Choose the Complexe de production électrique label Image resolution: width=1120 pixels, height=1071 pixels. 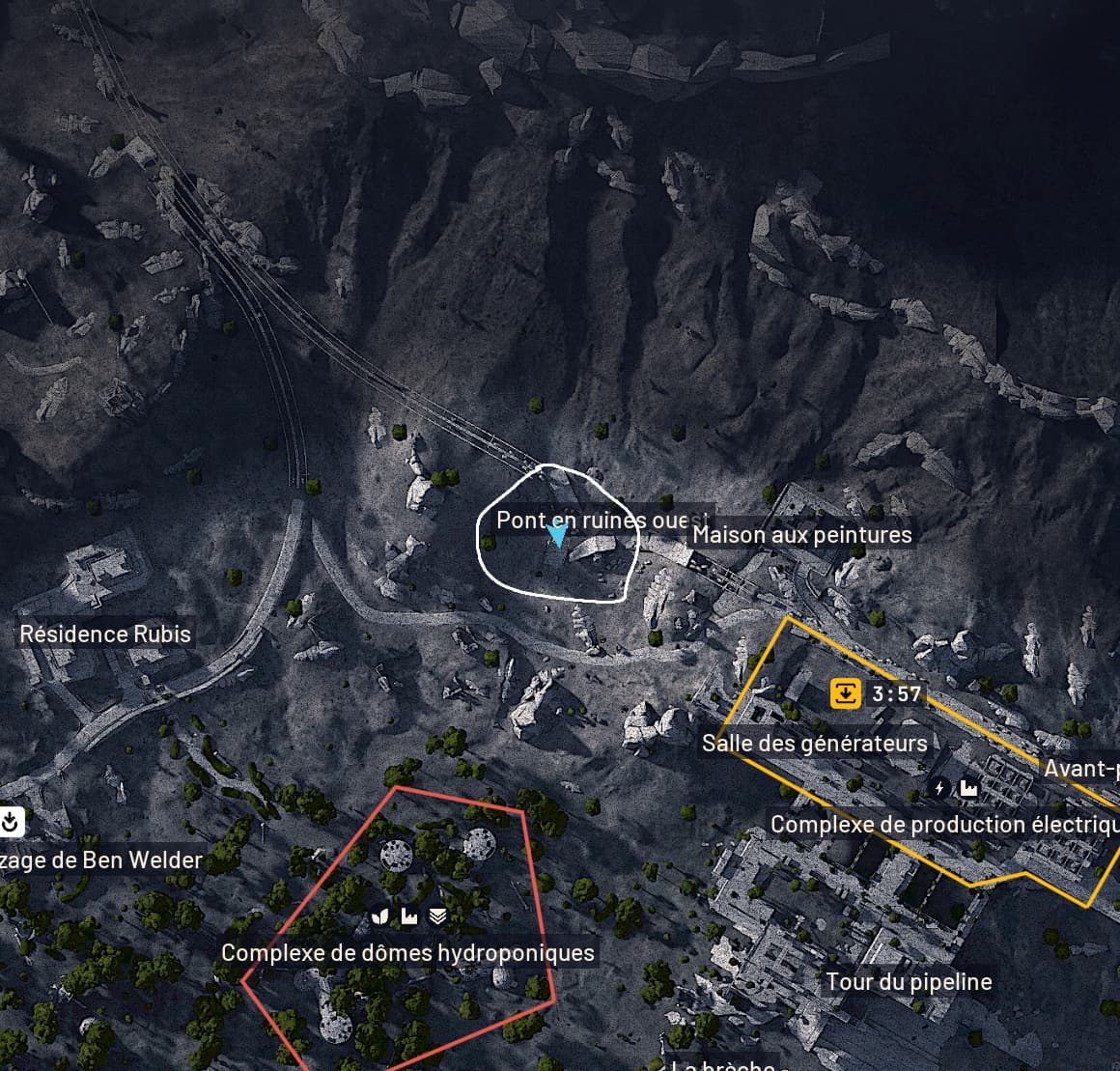pos(944,825)
